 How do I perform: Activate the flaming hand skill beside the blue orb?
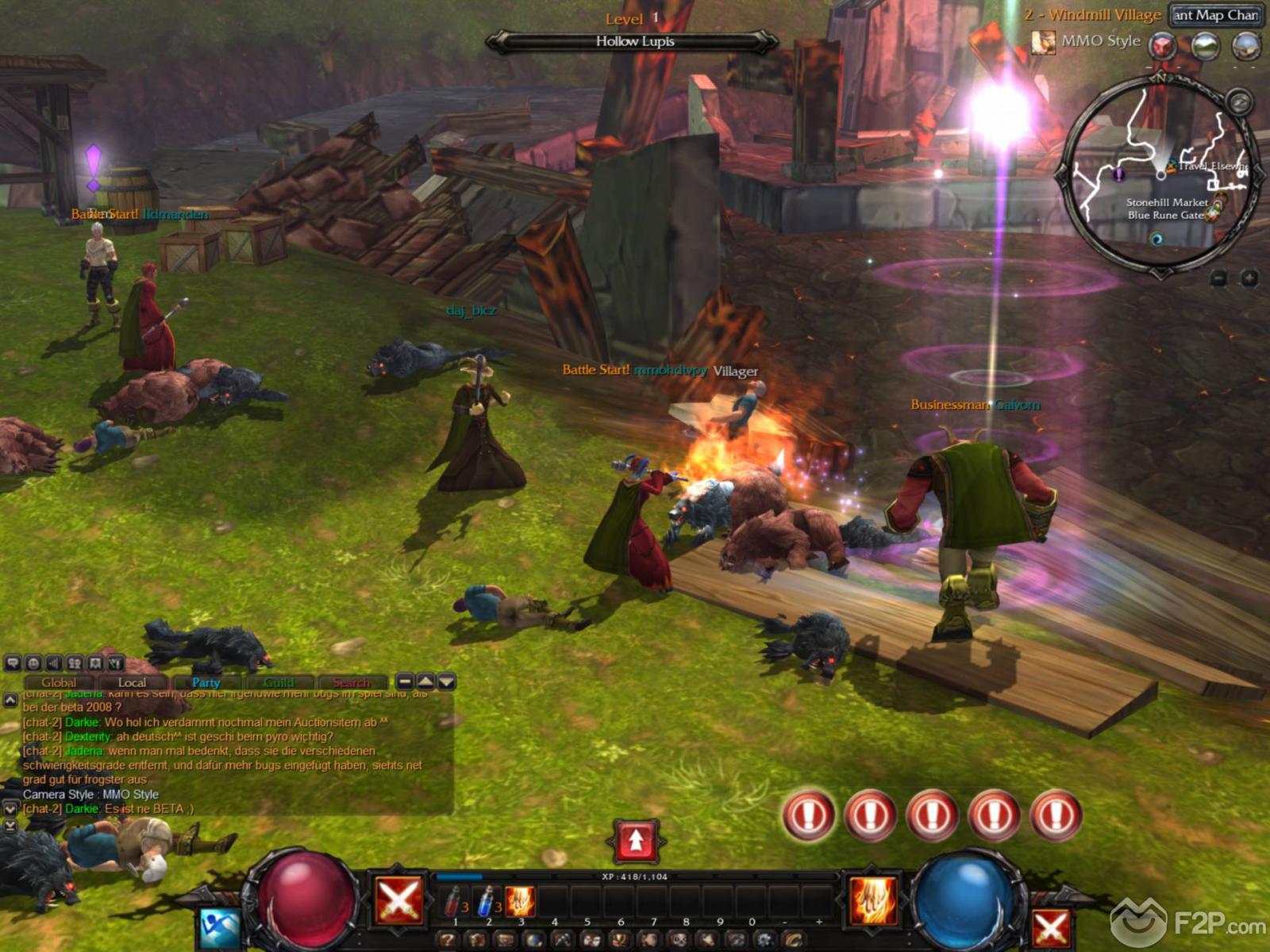point(873,900)
